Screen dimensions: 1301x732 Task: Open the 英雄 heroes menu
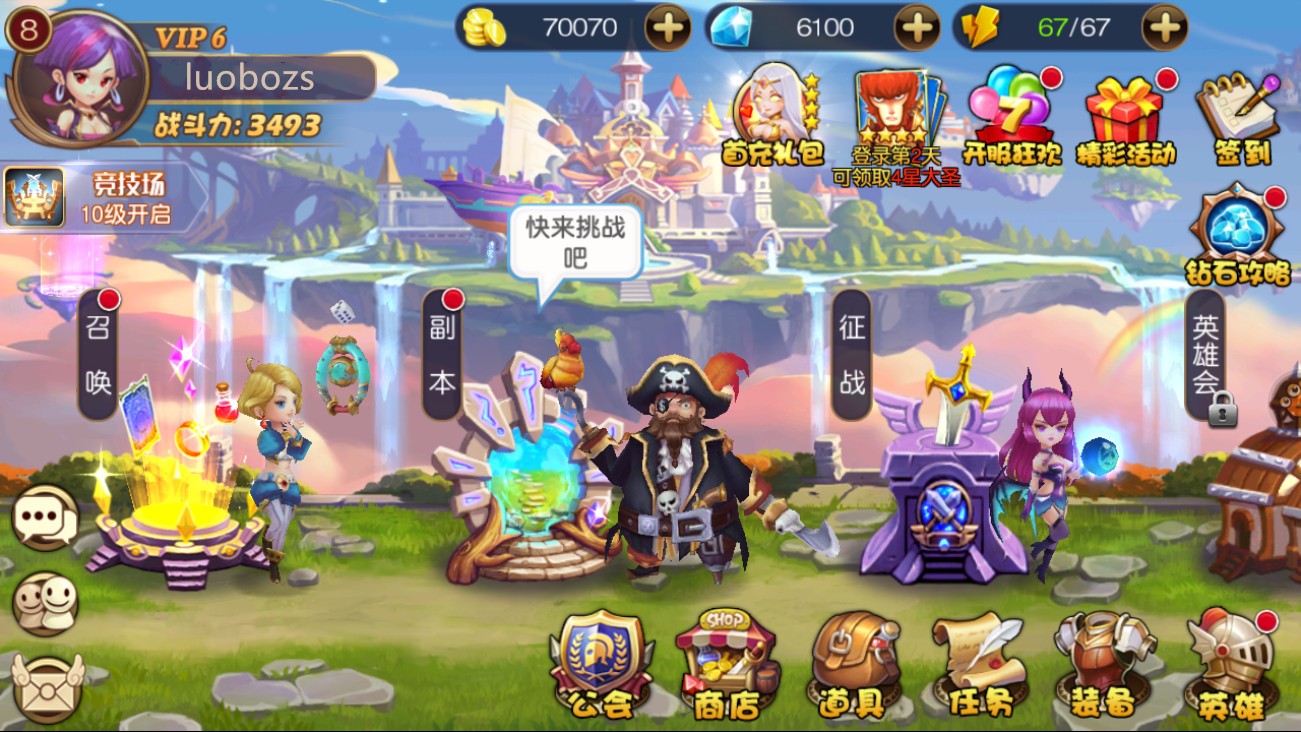pyautogui.click(x=1231, y=664)
